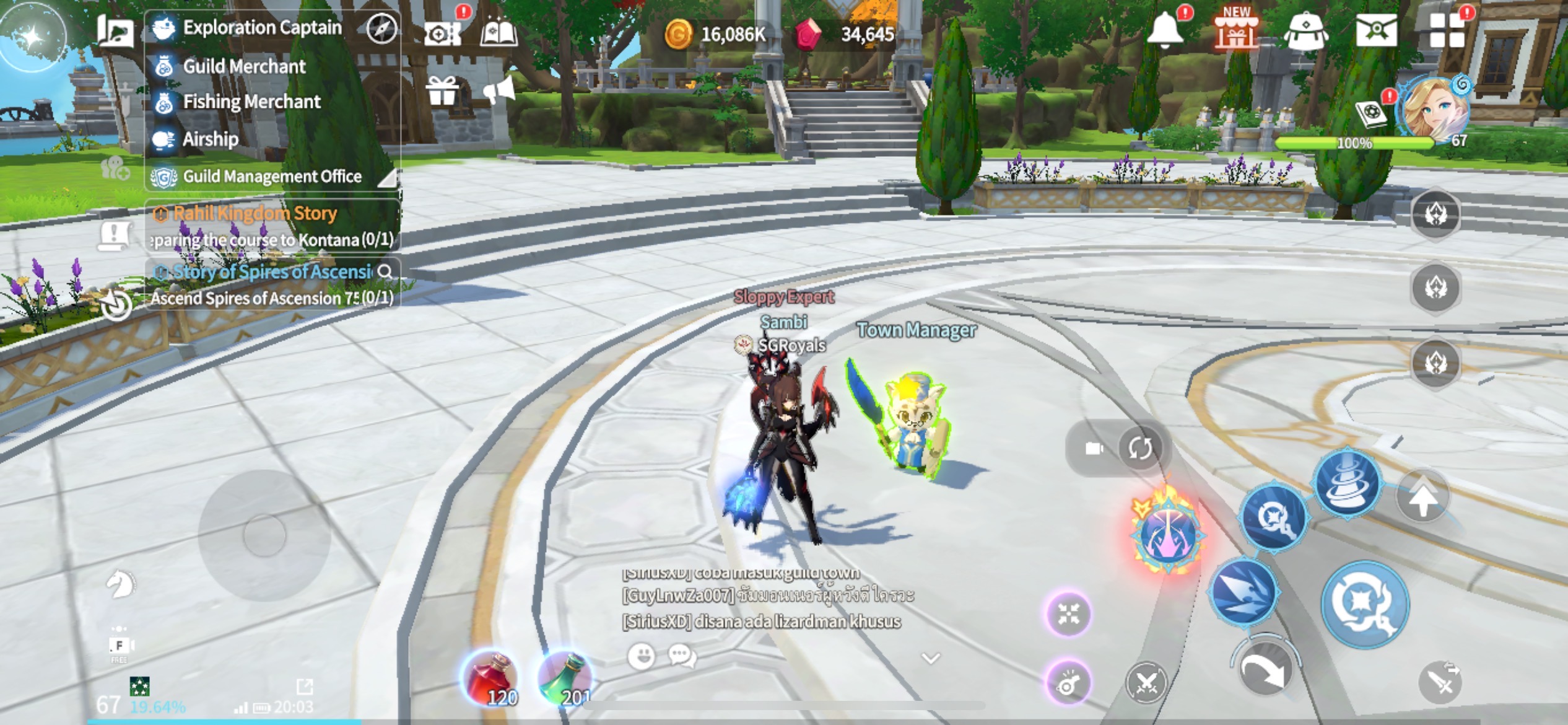Tap the gift box icon
This screenshot has height=725, width=1568.
point(442,92)
